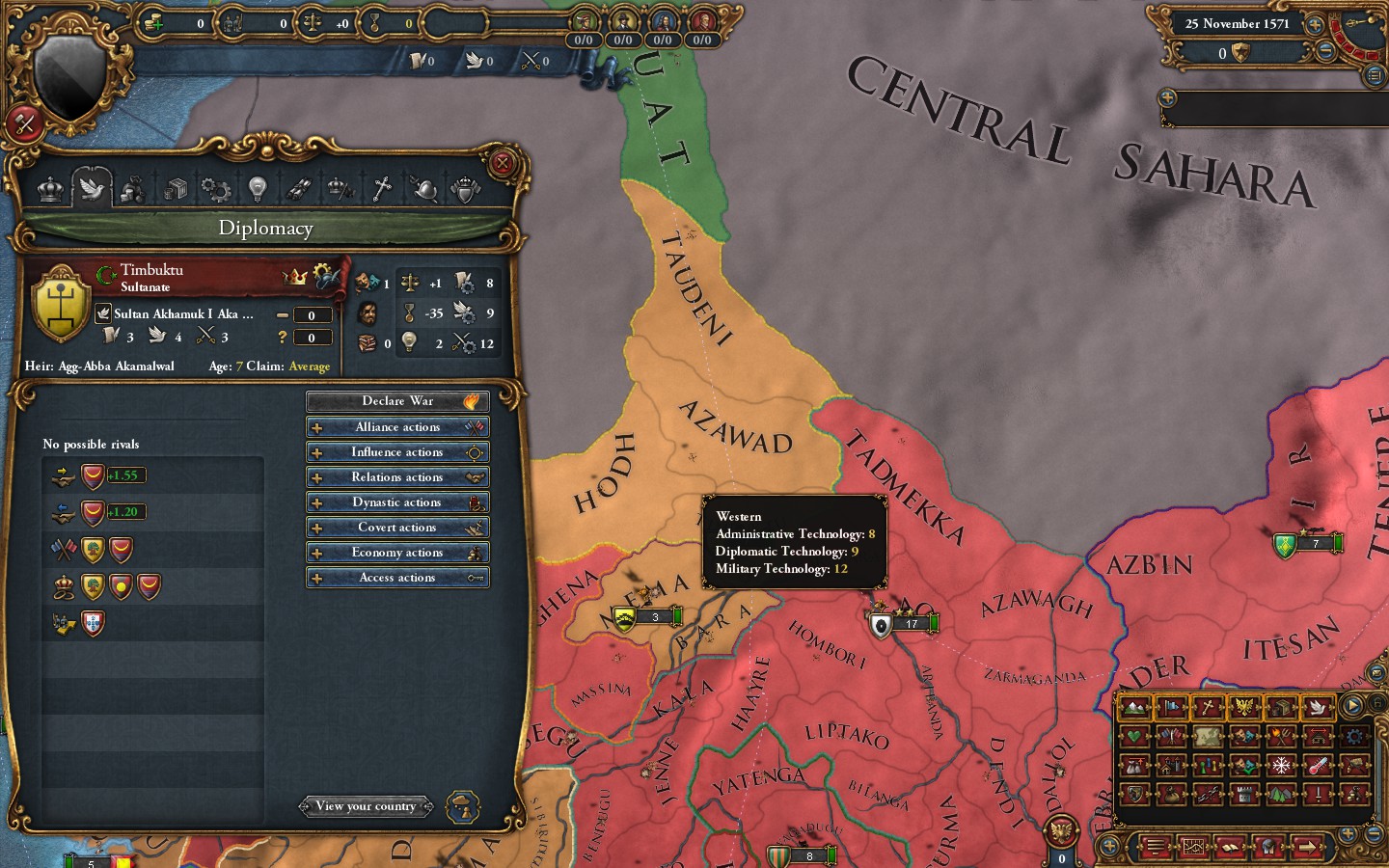Open the Religion tab cross icon
Image resolution: width=1389 pixels, height=868 pixels.
(x=381, y=188)
